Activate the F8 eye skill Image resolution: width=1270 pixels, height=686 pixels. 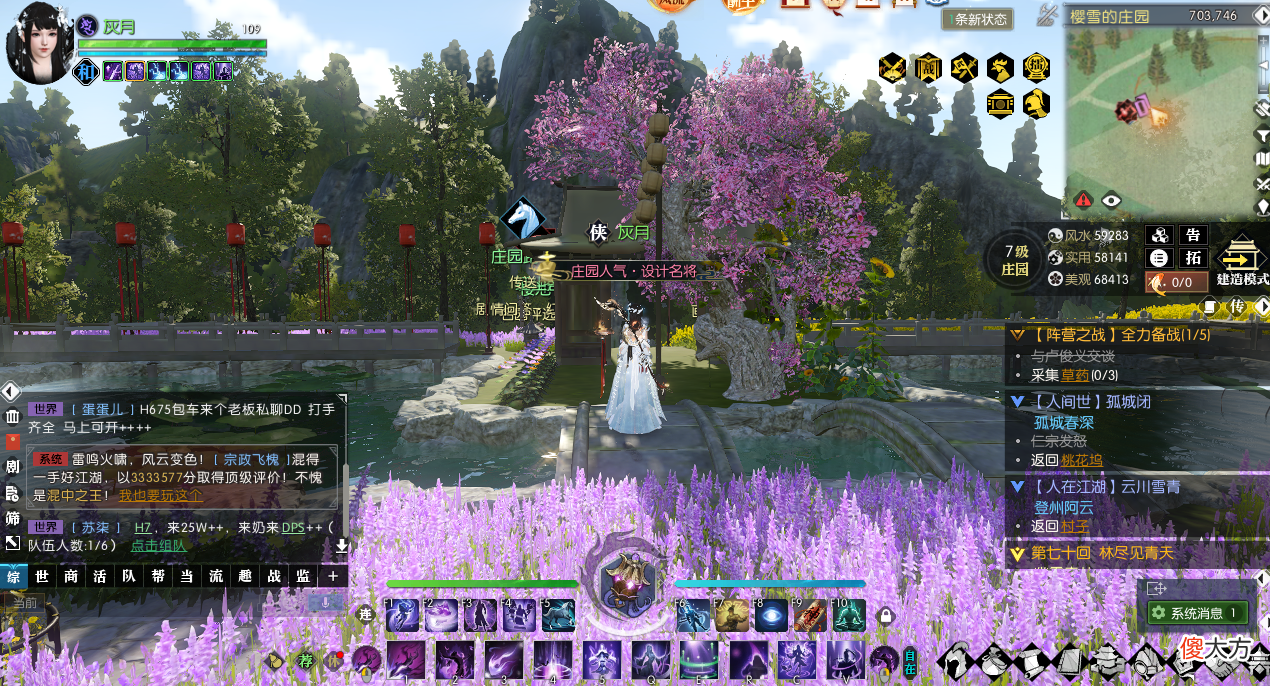[x=770, y=616]
